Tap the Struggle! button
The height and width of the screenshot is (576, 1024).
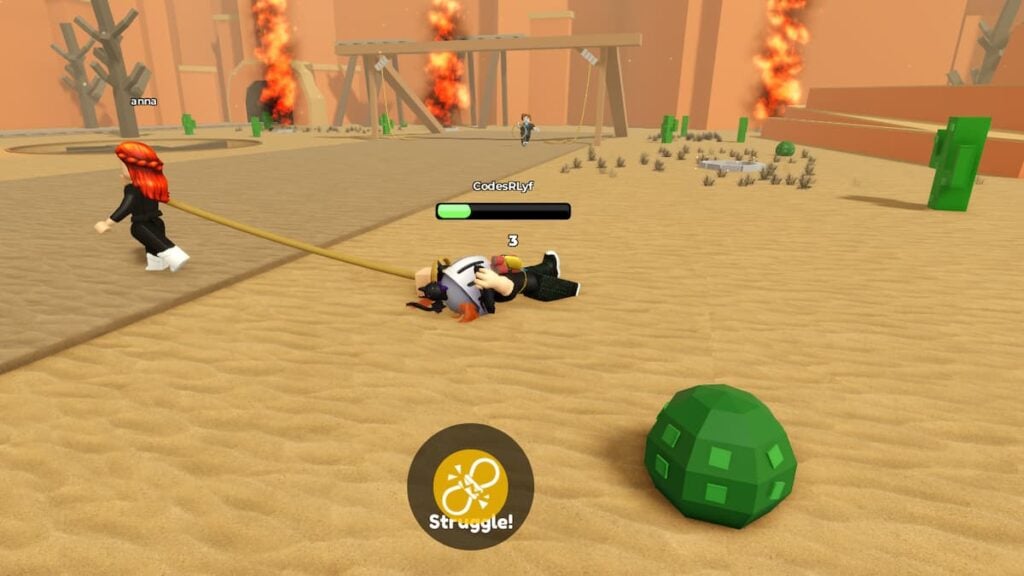(470, 487)
